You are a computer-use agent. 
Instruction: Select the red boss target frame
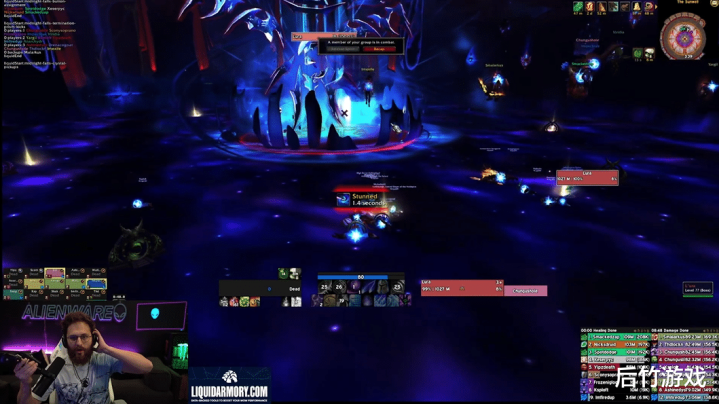click(461, 287)
